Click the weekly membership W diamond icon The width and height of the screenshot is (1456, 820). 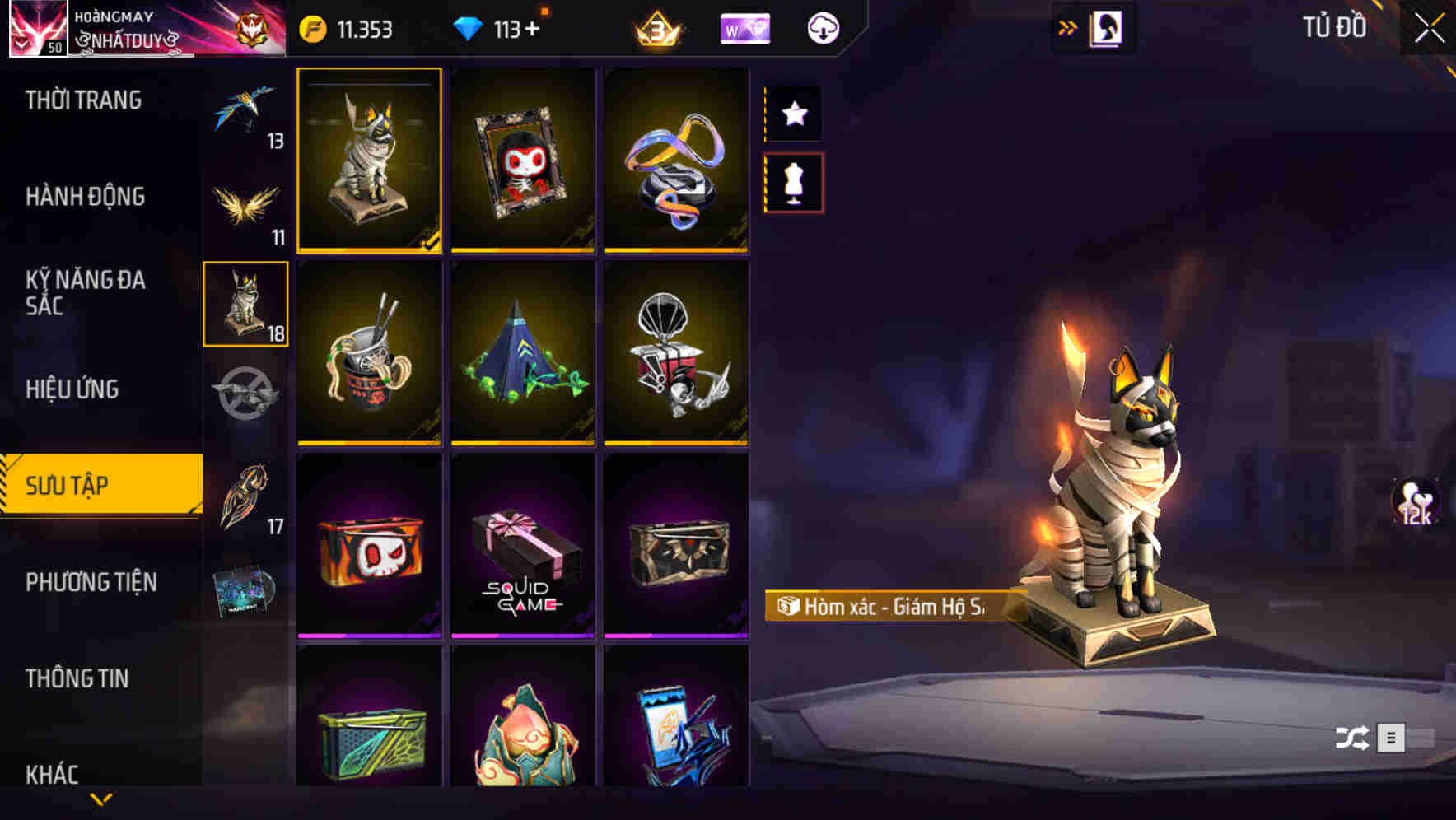pyautogui.click(x=745, y=27)
